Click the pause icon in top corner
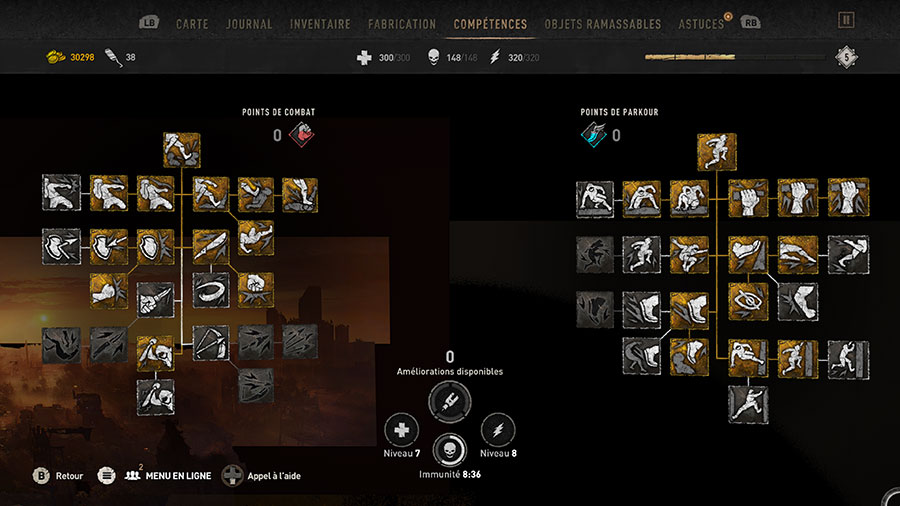 point(847,20)
